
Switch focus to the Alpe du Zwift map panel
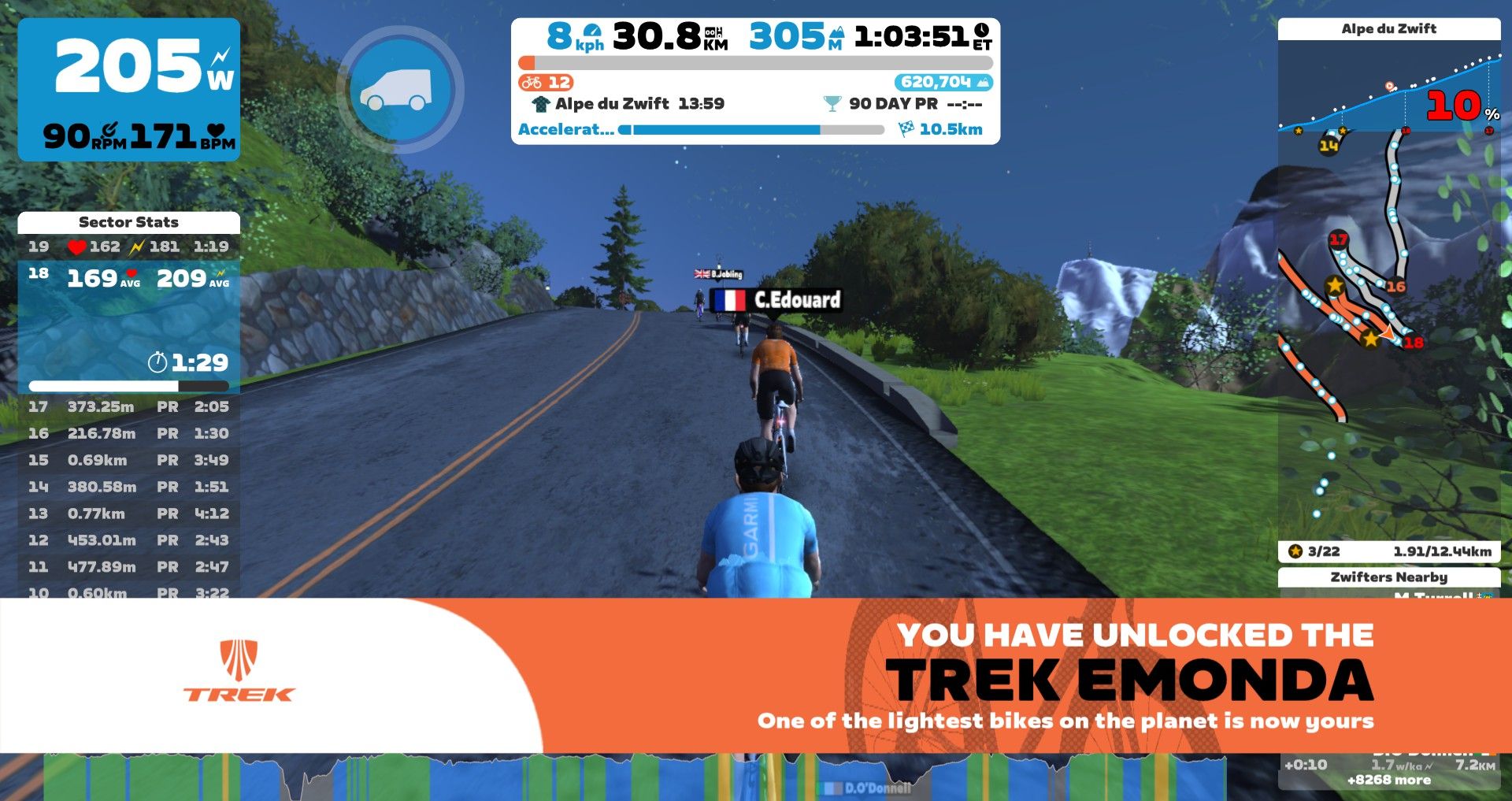coord(1389,28)
